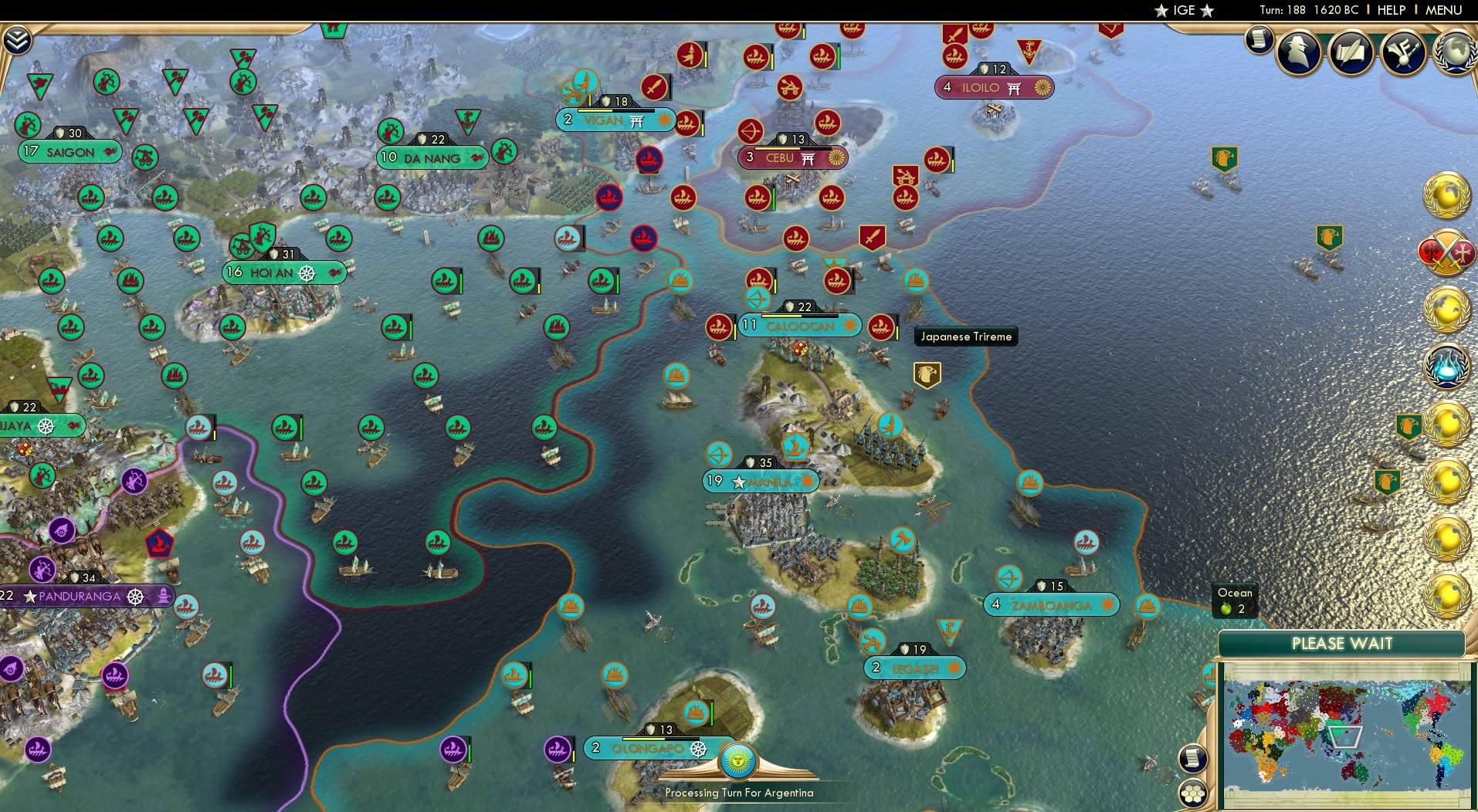Open the Social Policies scroll-and-quill icon
Screen dimensions: 1478x812
(1351, 52)
